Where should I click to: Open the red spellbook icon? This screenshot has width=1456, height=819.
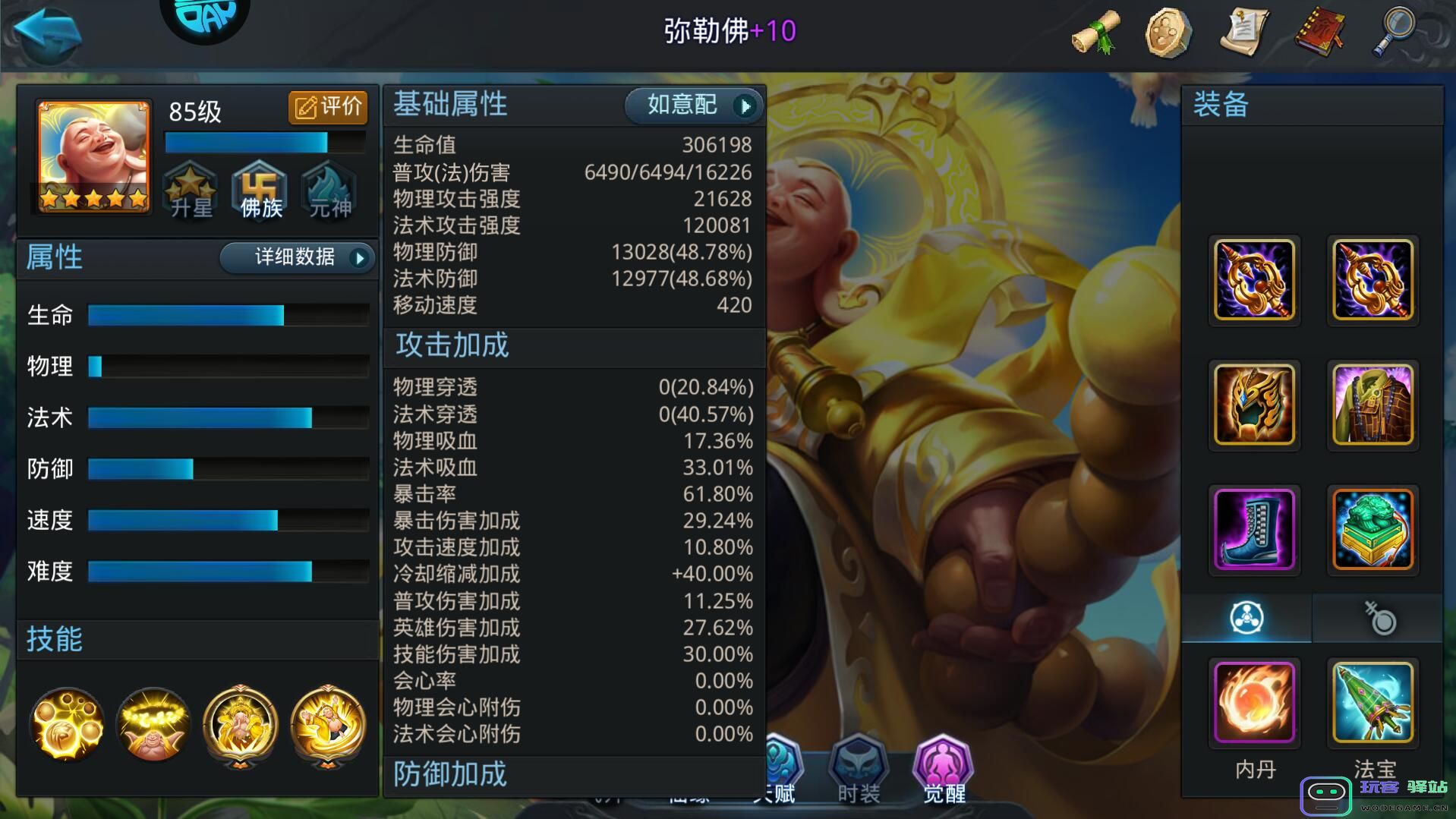click(1321, 32)
